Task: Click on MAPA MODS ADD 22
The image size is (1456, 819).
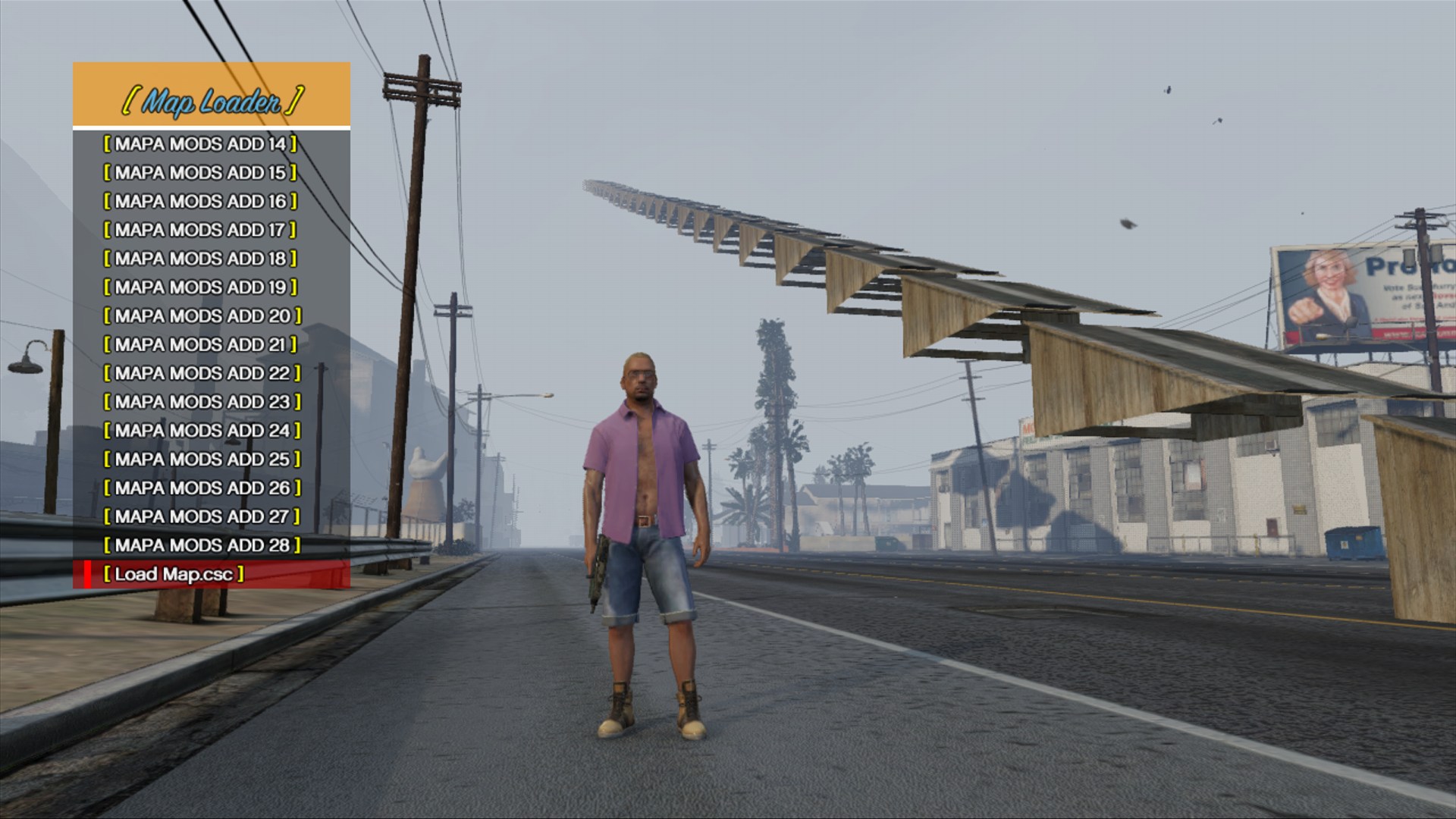Action: pos(202,373)
